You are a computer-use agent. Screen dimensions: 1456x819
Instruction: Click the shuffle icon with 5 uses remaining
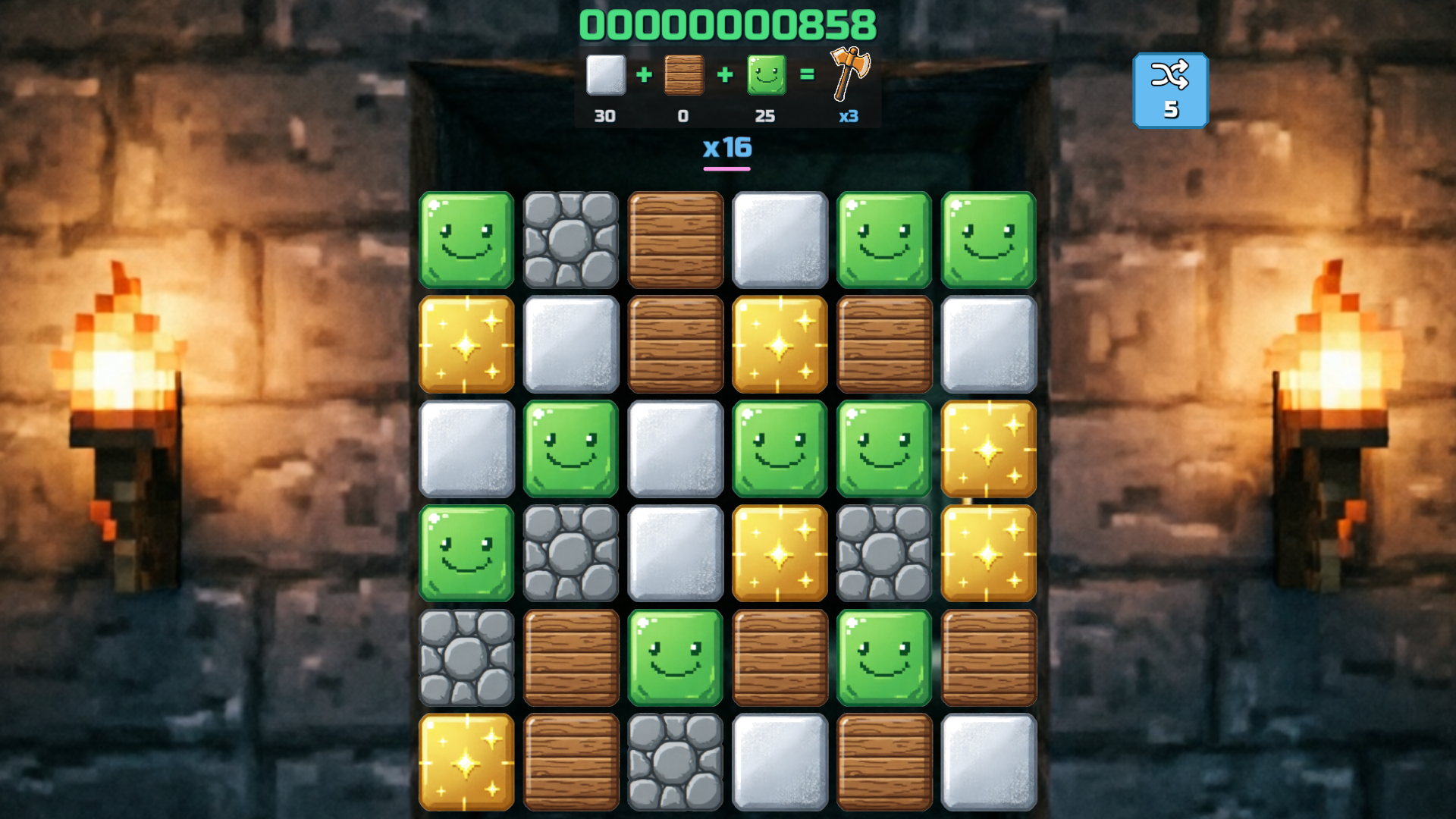(x=1172, y=89)
